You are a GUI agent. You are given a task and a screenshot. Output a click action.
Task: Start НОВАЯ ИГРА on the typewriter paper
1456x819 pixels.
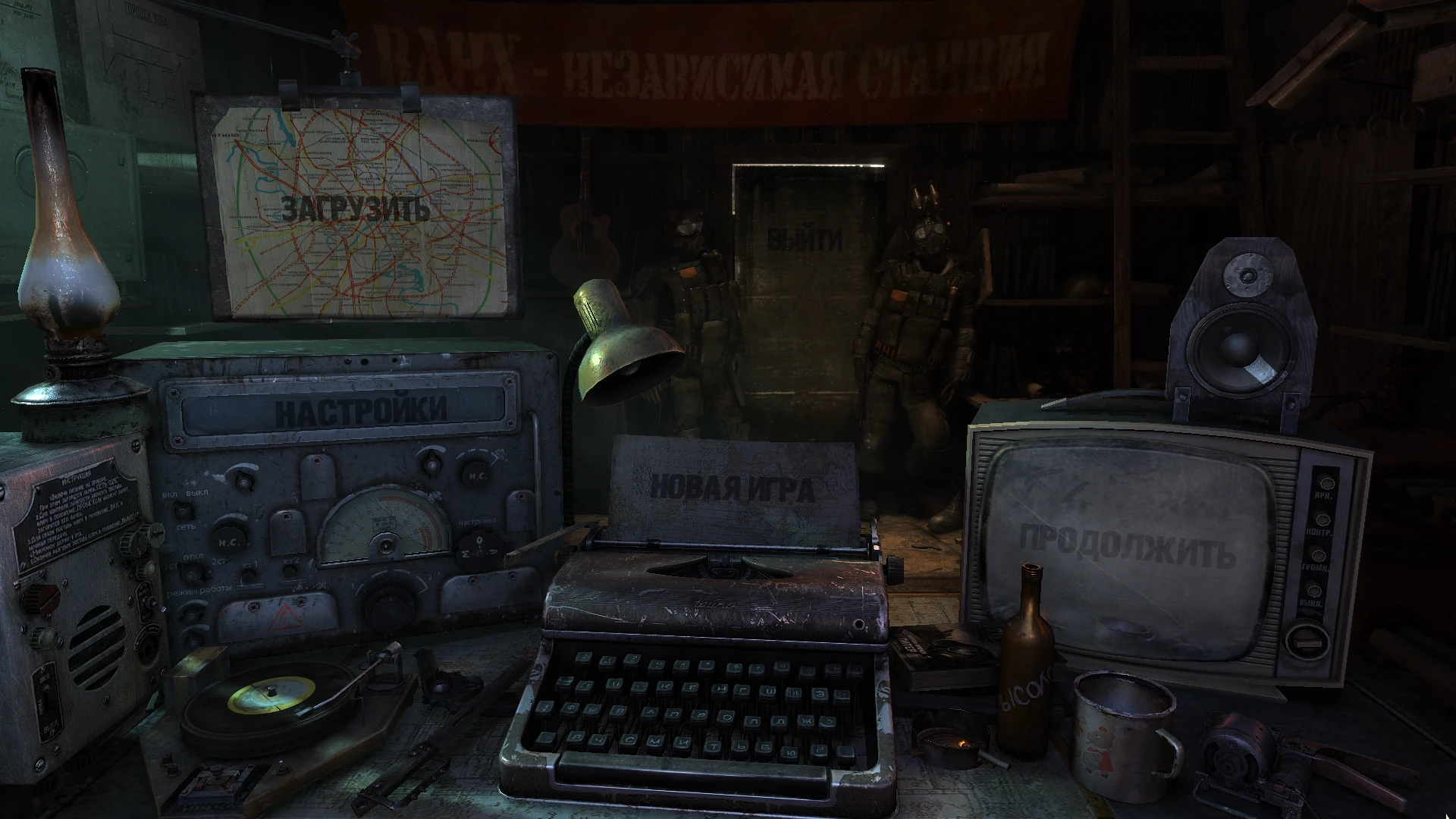732,489
